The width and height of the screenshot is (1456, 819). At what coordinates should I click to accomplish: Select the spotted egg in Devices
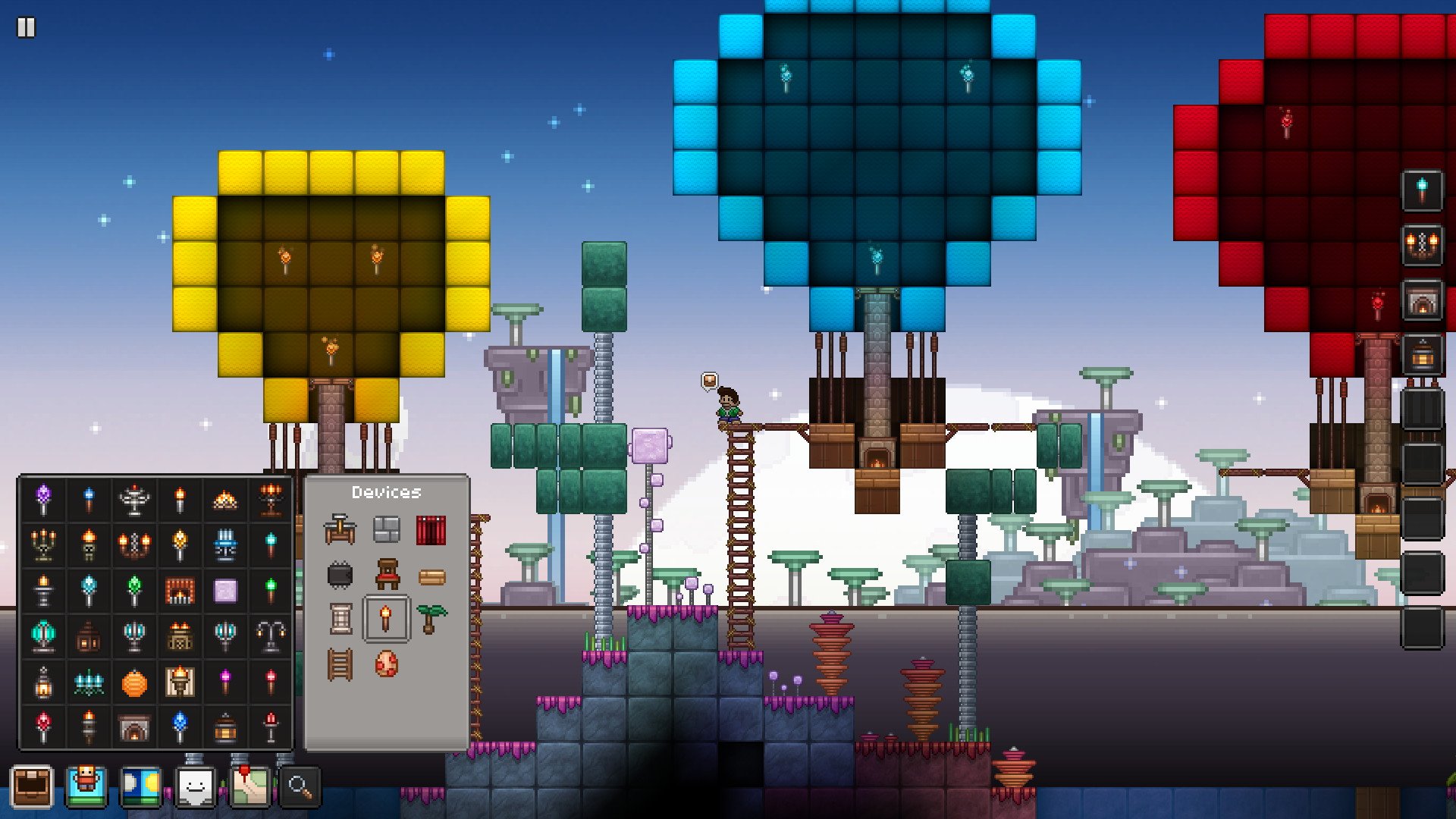point(387,664)
